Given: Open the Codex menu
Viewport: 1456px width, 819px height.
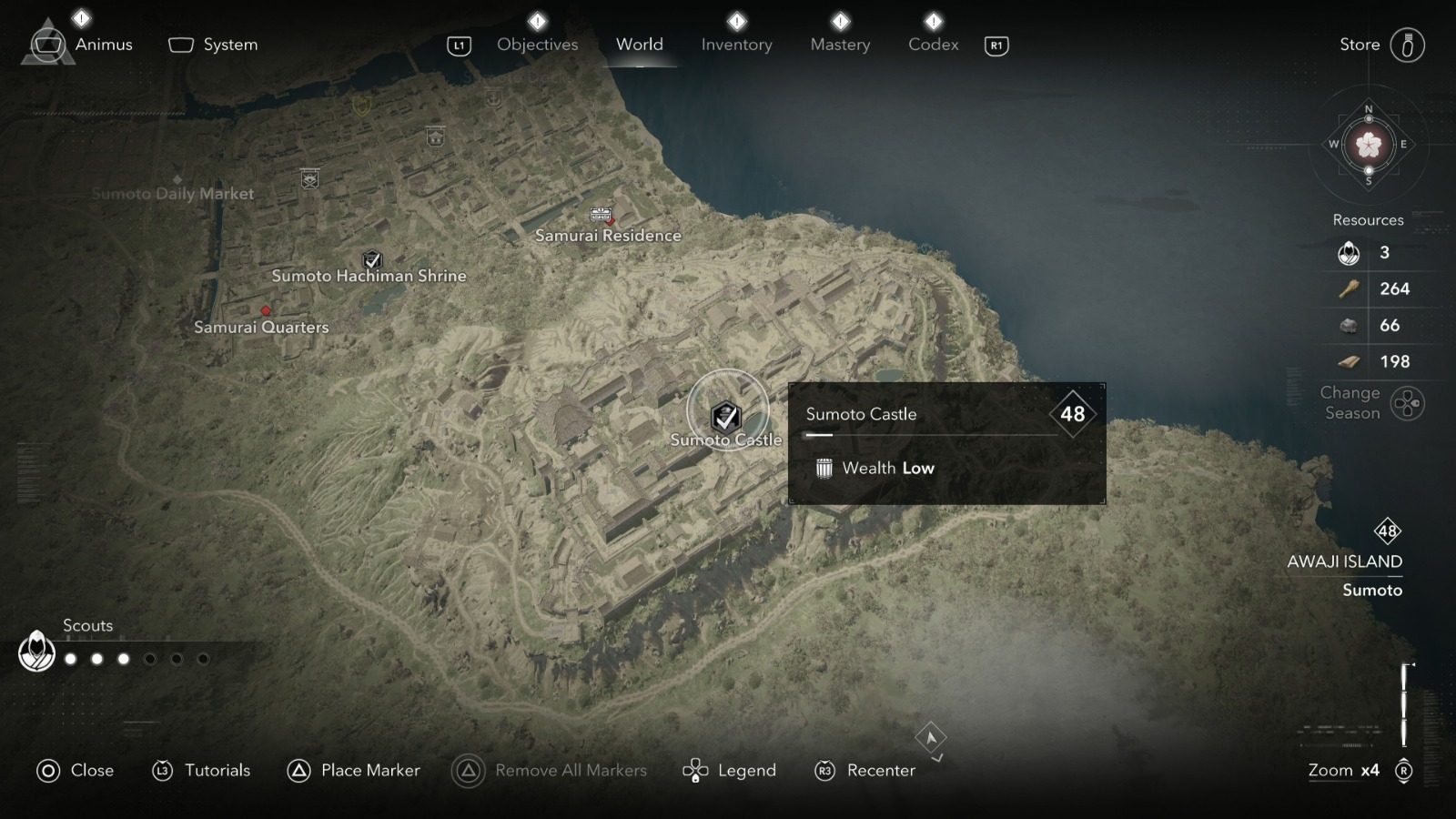Looking at the screenshot, I should [x=932, y=44].
